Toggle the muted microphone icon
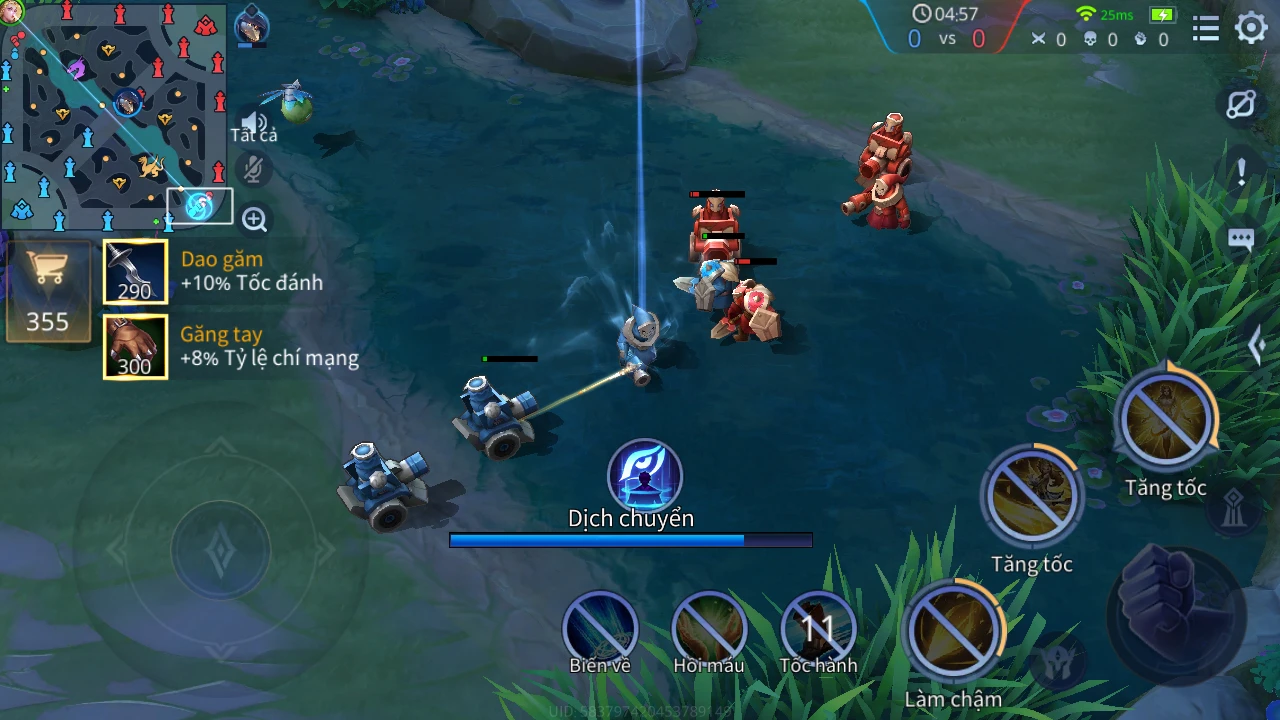1280x720 pixels. (x=254, y=170)
